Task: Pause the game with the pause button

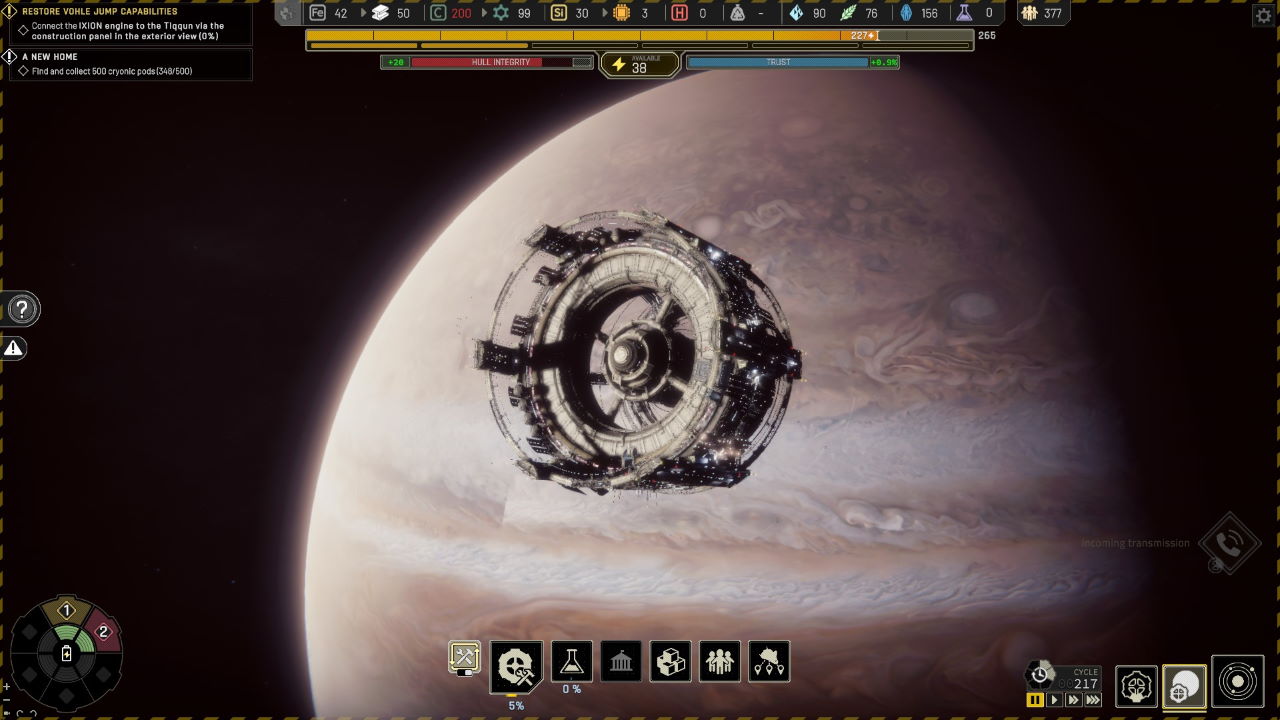Action: pos(1035,700)
